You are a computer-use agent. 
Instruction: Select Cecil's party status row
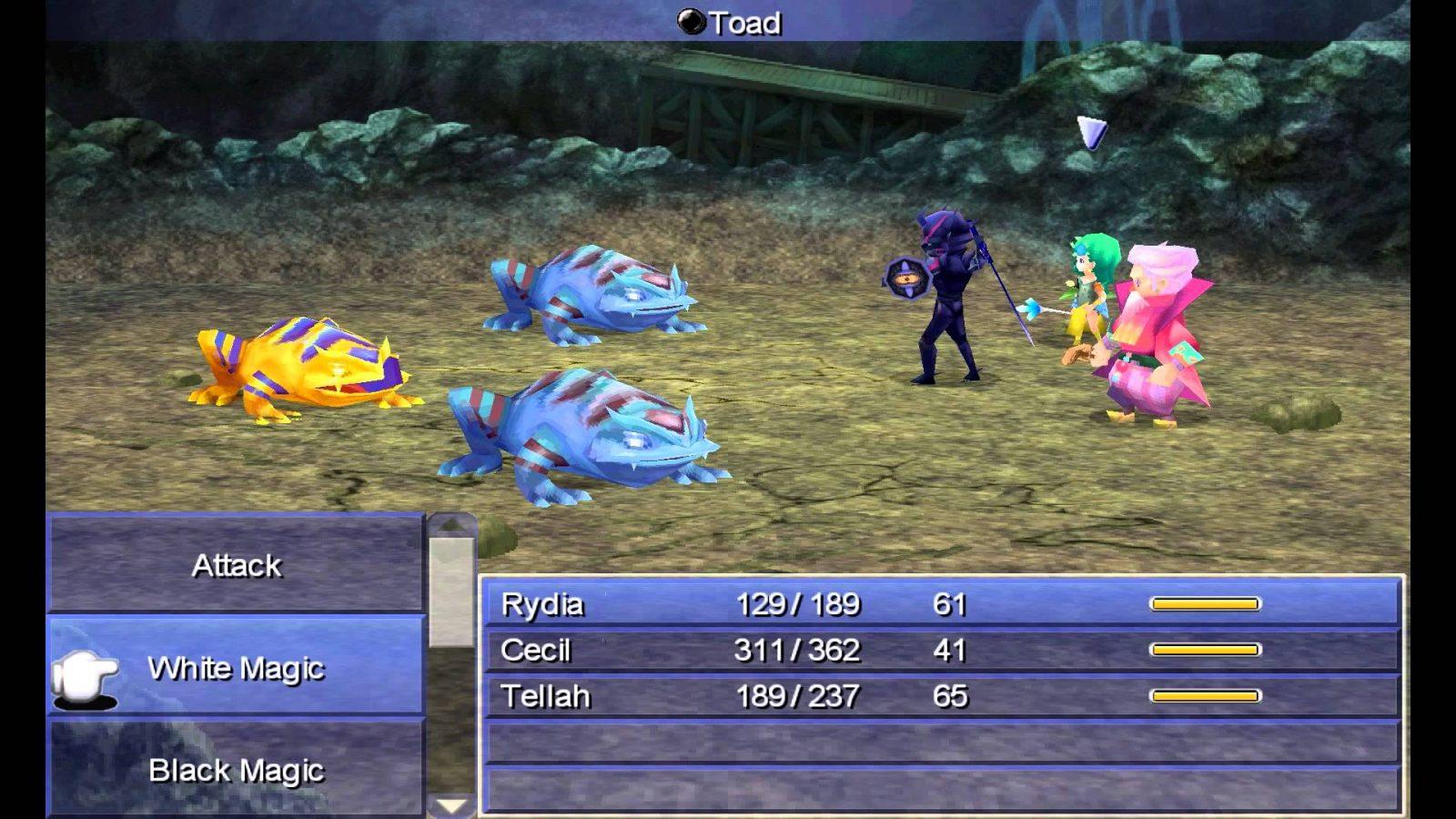pyautogui.click(x=941, y=650)
